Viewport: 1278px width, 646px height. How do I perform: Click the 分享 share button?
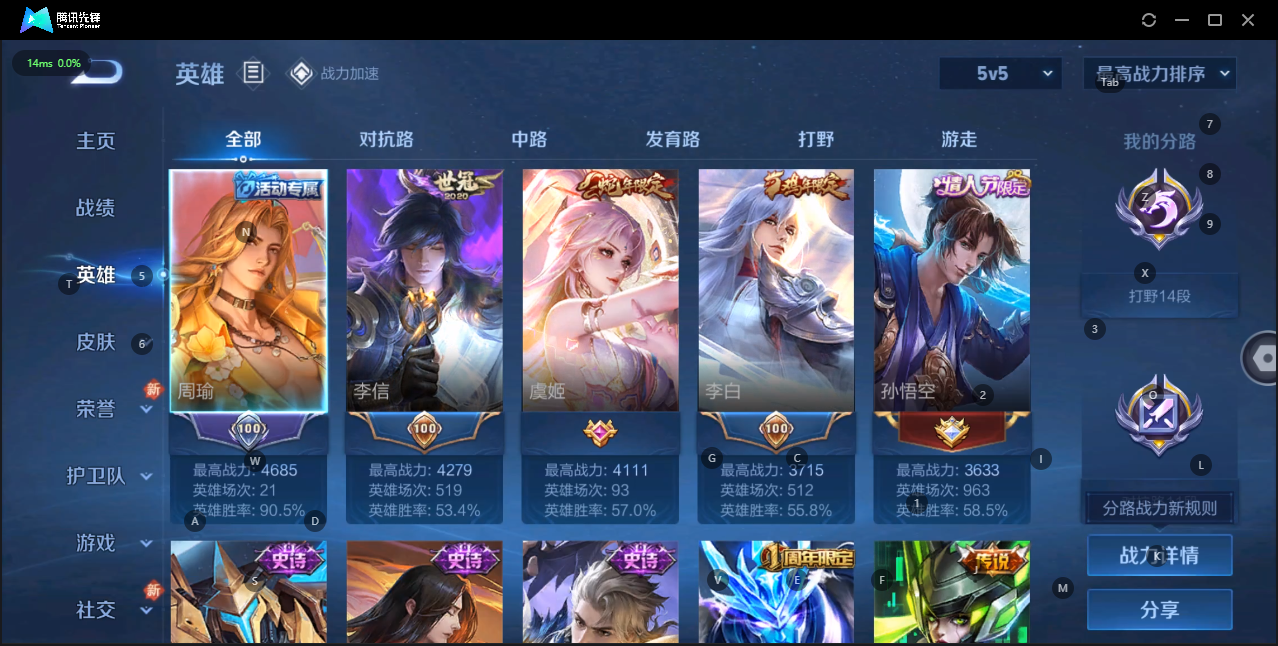pyautogui.click(x=1159, y=609)
